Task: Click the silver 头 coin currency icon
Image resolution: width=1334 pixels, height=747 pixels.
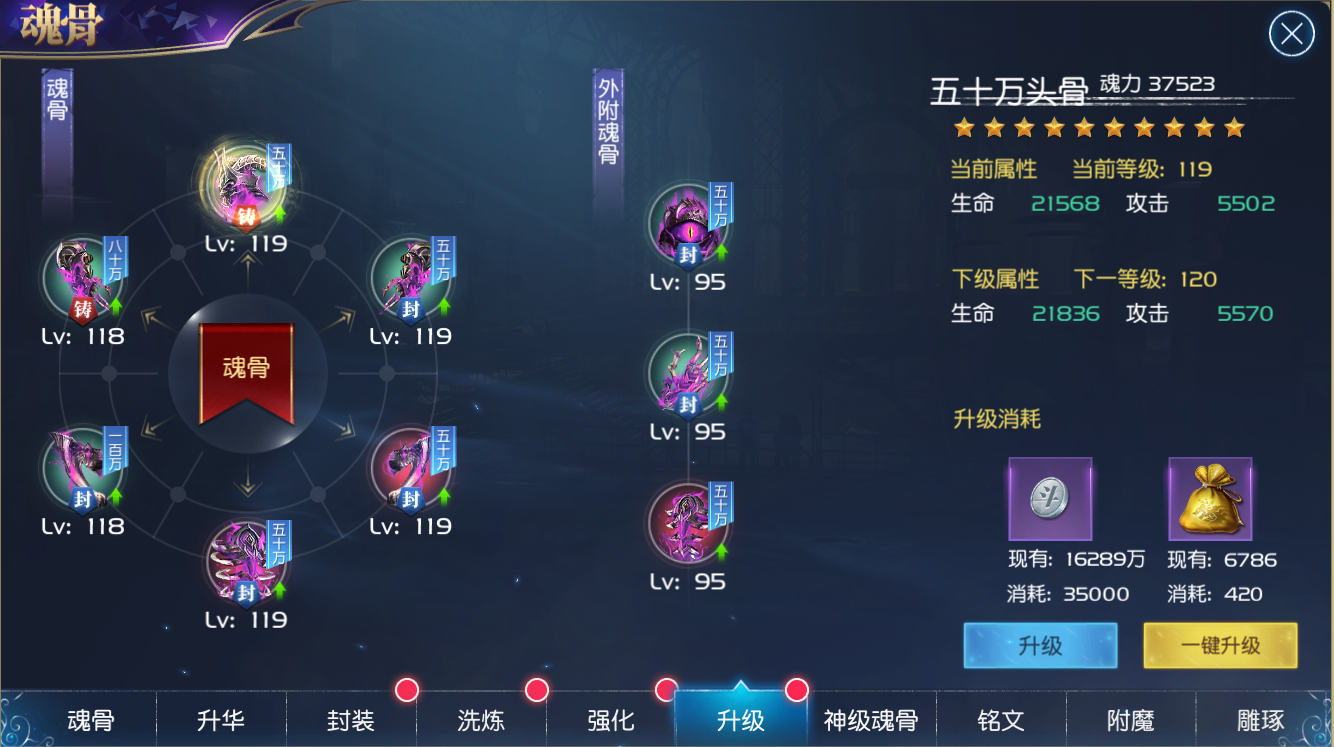Action: click(x=1050, y=497)
